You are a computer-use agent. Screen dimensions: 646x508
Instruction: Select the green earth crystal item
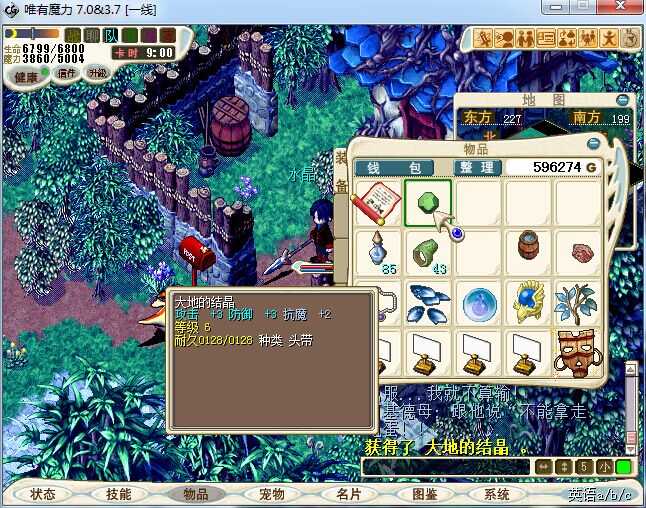[427, 203]
